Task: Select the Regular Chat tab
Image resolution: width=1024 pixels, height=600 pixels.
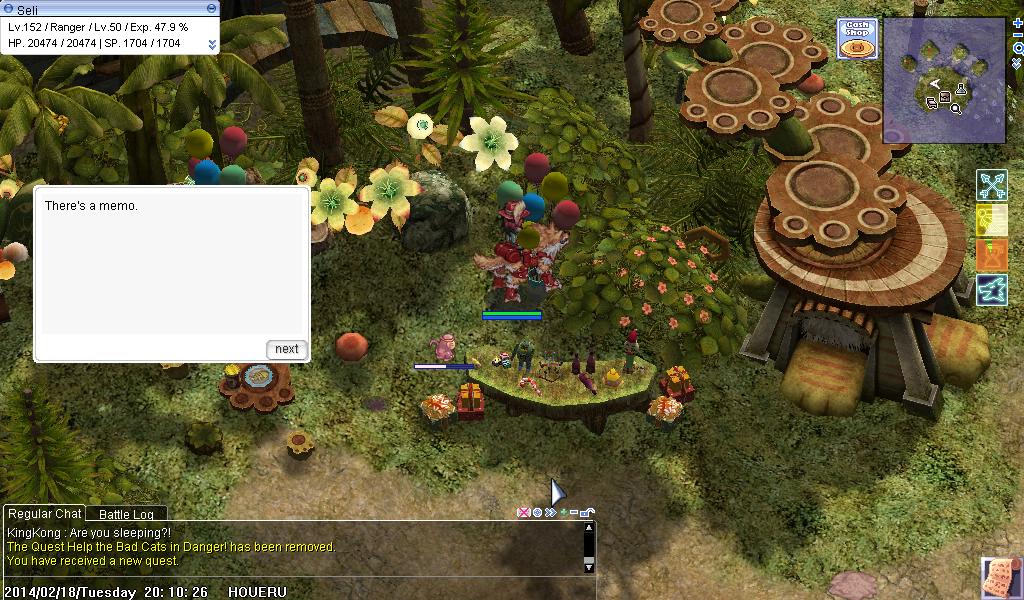Action: pos(44,514)
